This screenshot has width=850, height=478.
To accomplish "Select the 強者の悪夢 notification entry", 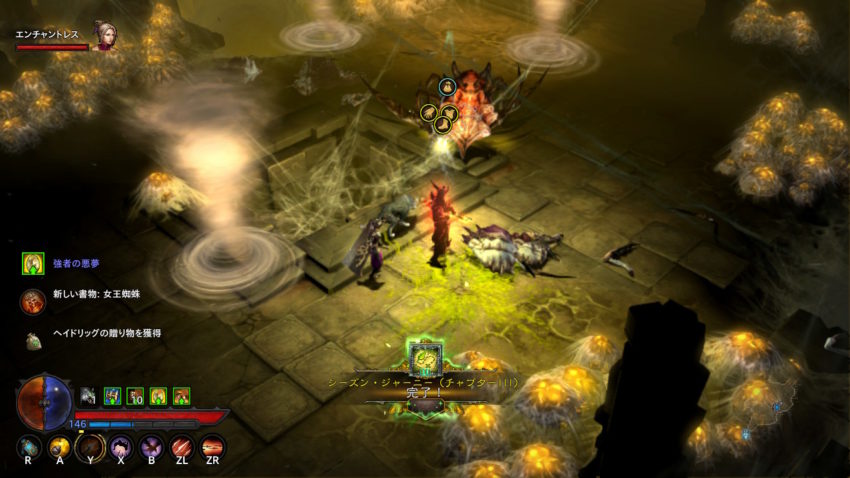I will pos(33,264).
